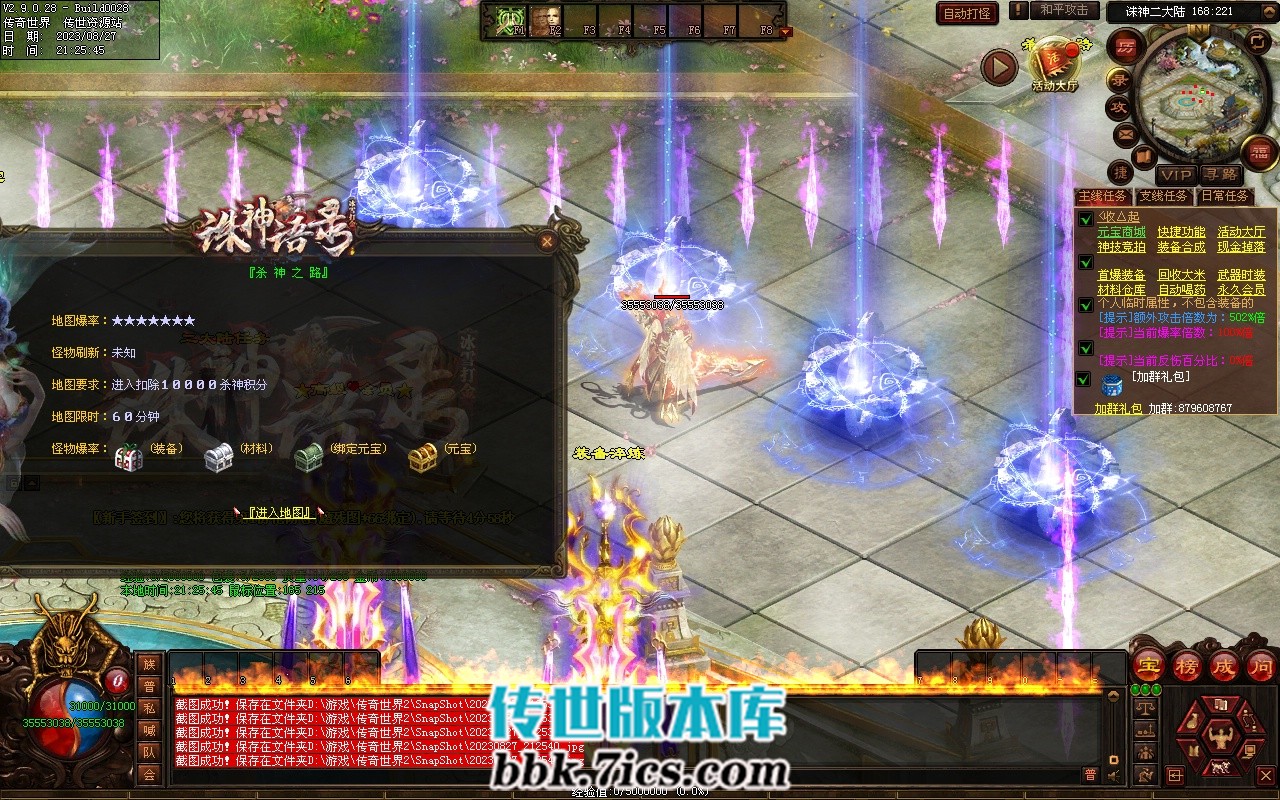The height and width of the screenshot is (800, 1280).
Task: Open the 自动喝药 auto-potion link
Action: point(1181,290)
